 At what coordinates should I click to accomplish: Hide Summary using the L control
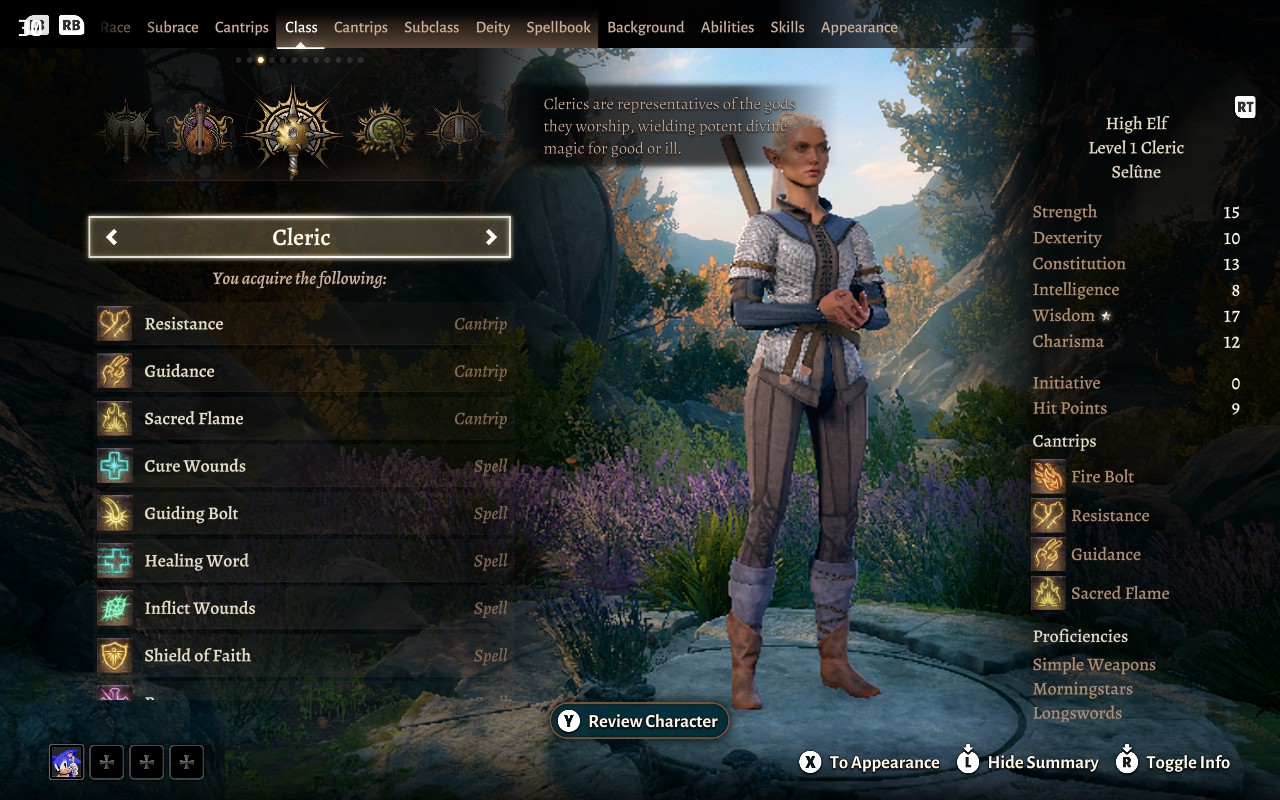[1027, 761]
